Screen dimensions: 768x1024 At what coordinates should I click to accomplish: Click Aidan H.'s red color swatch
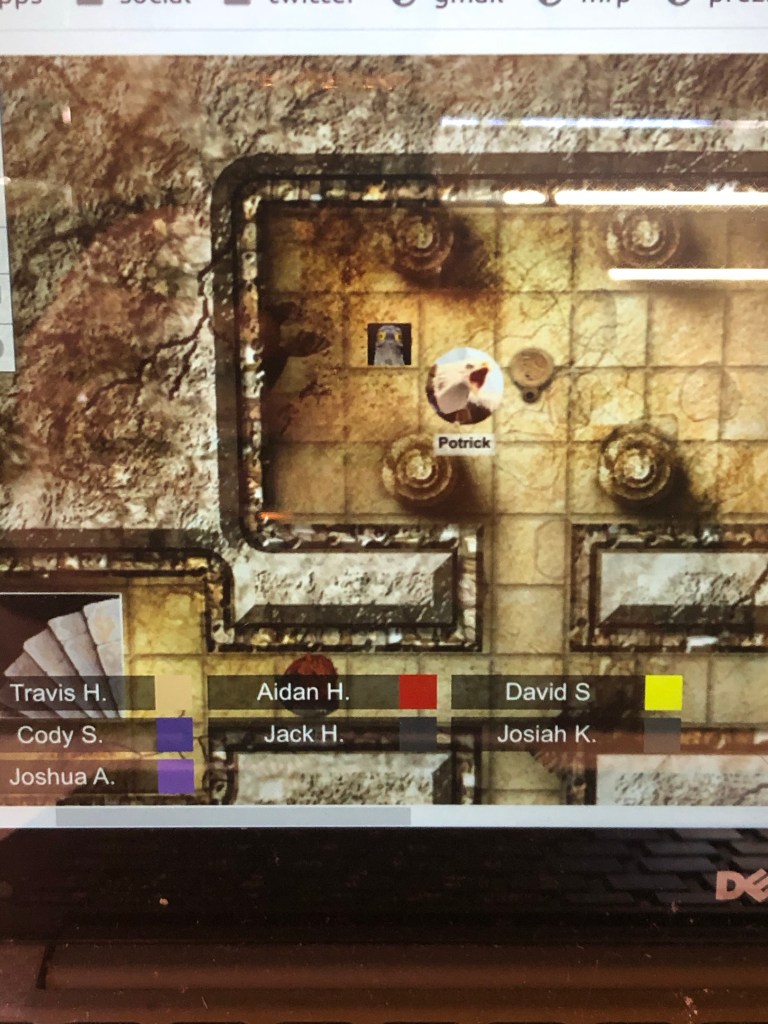418,692
